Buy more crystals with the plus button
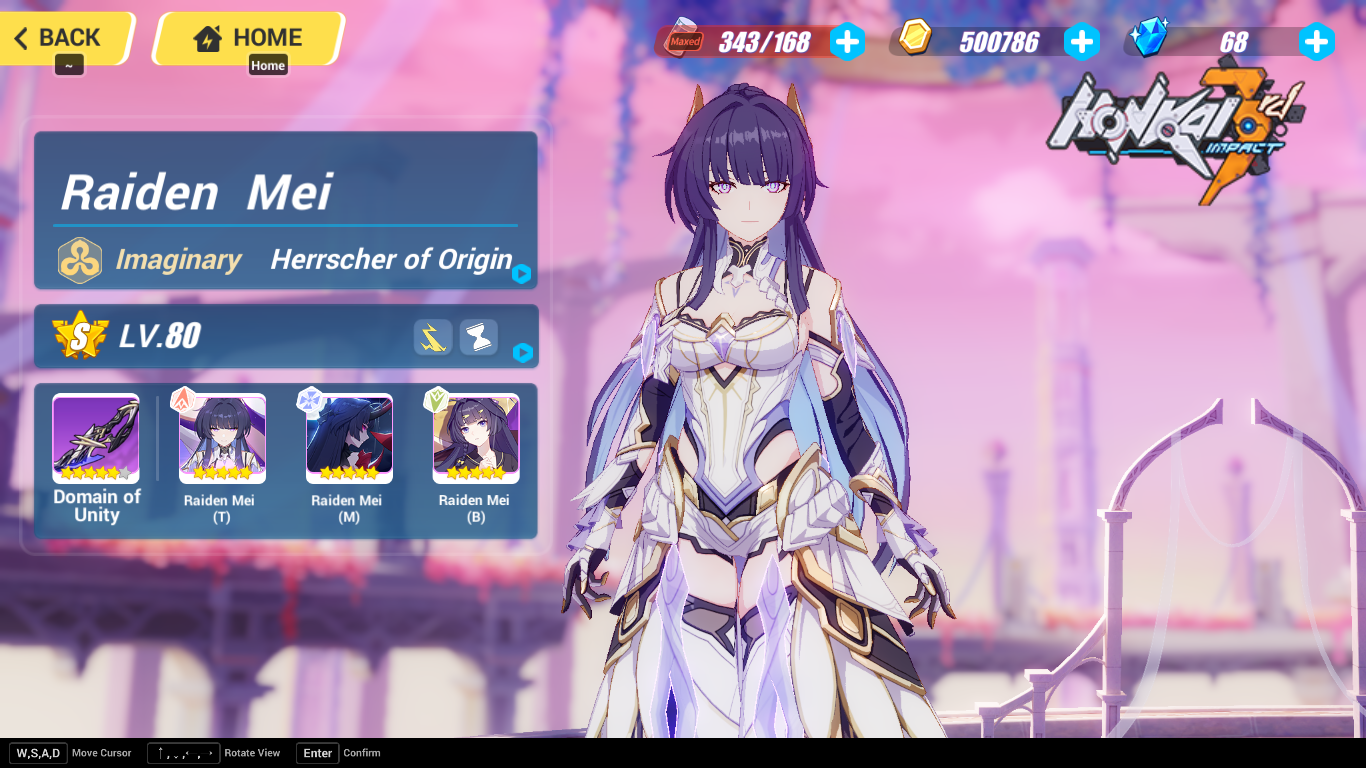The image size is (1366, 768). pyautogui.click(x=1318, y=41)
